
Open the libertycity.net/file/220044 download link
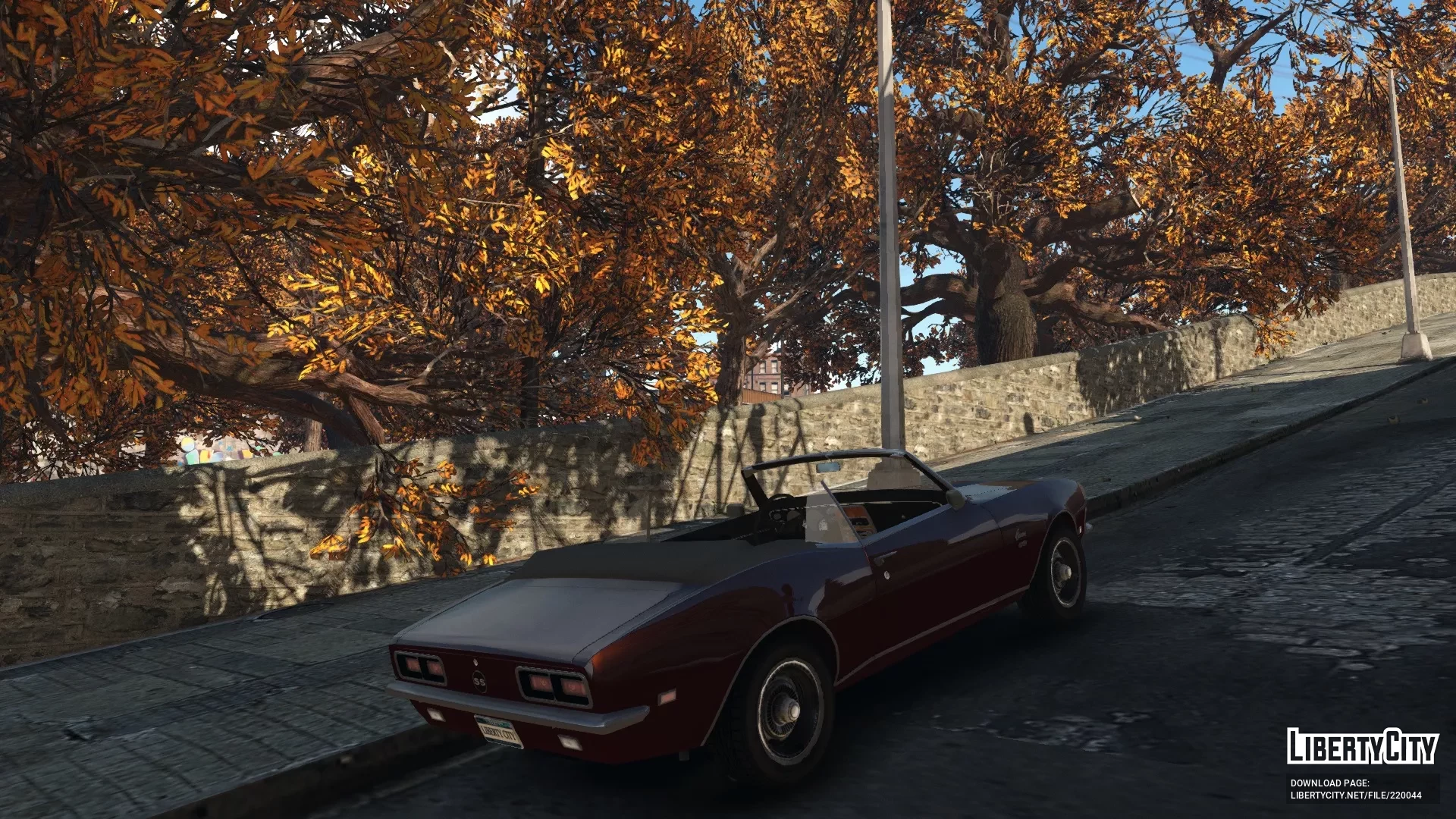(x=1356, y=795)
